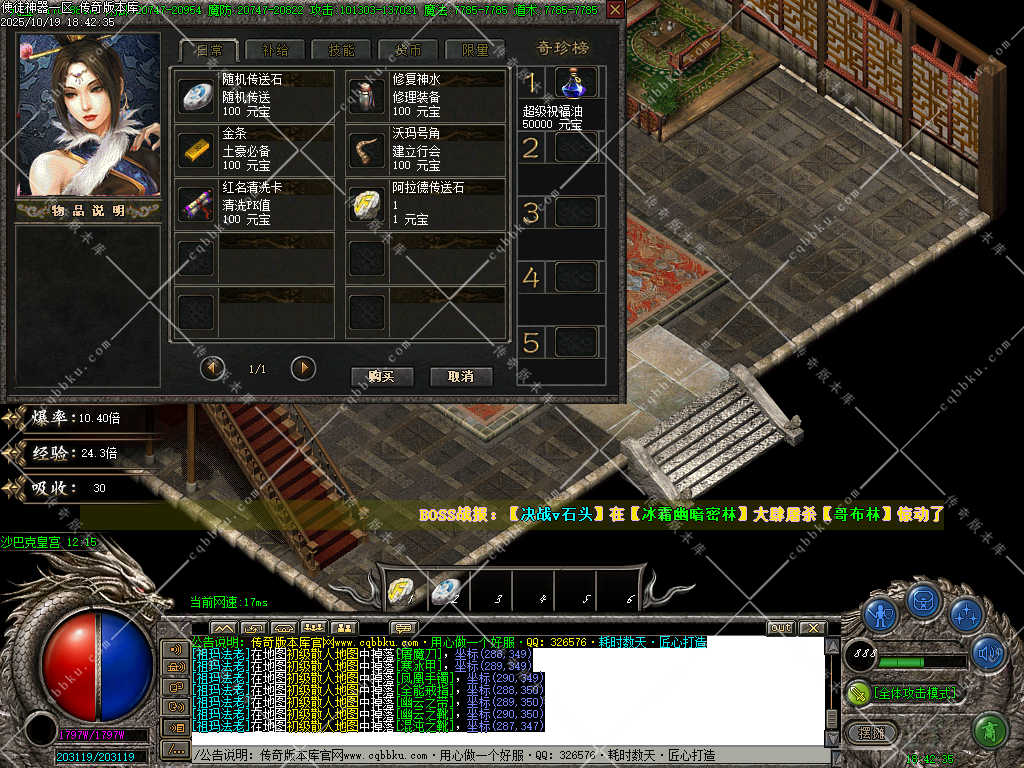
Task: Select the 日常 shop tab
Action: (209, 50)
